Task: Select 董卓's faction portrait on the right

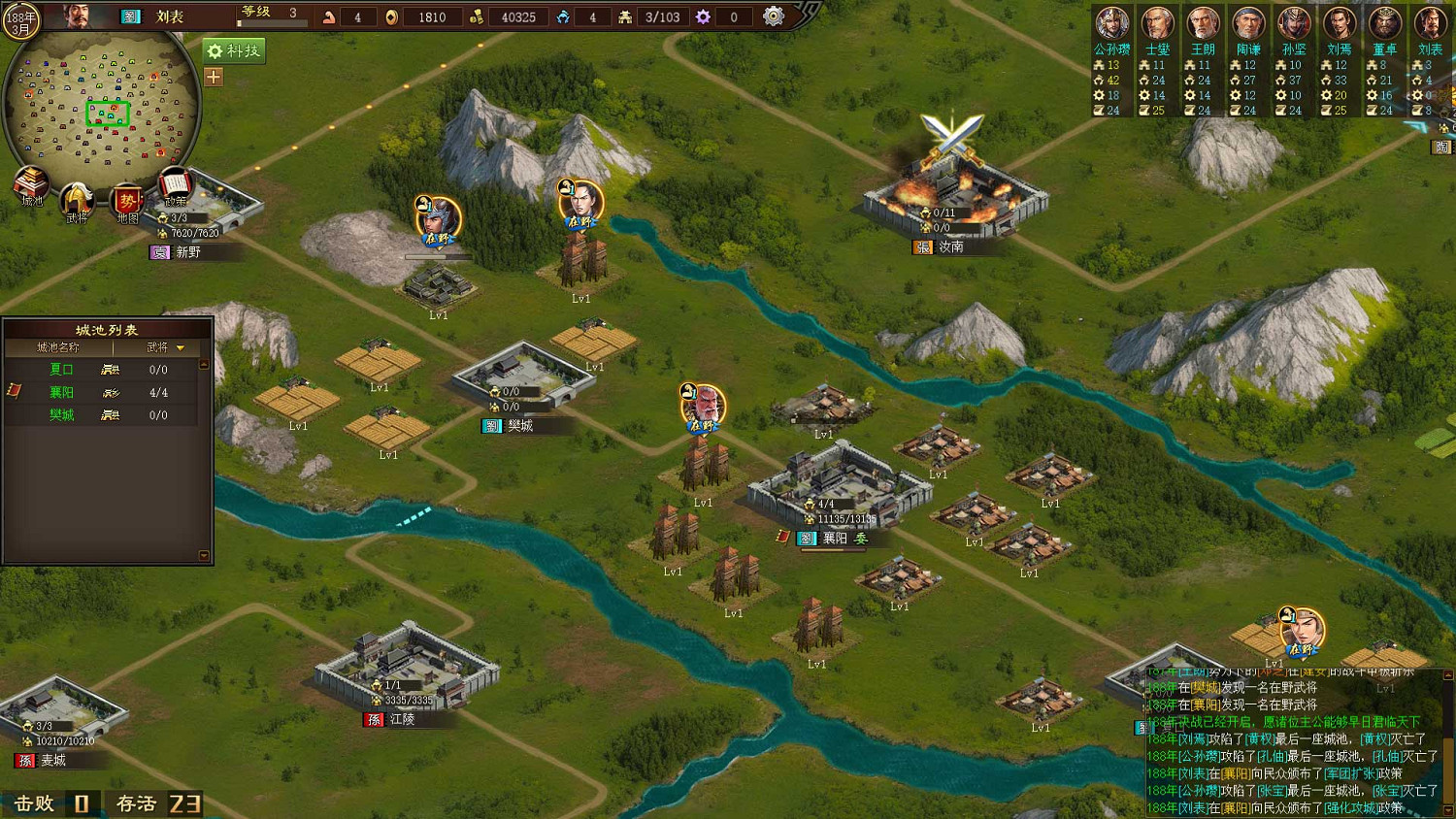Action: (x=1384, y=21)
